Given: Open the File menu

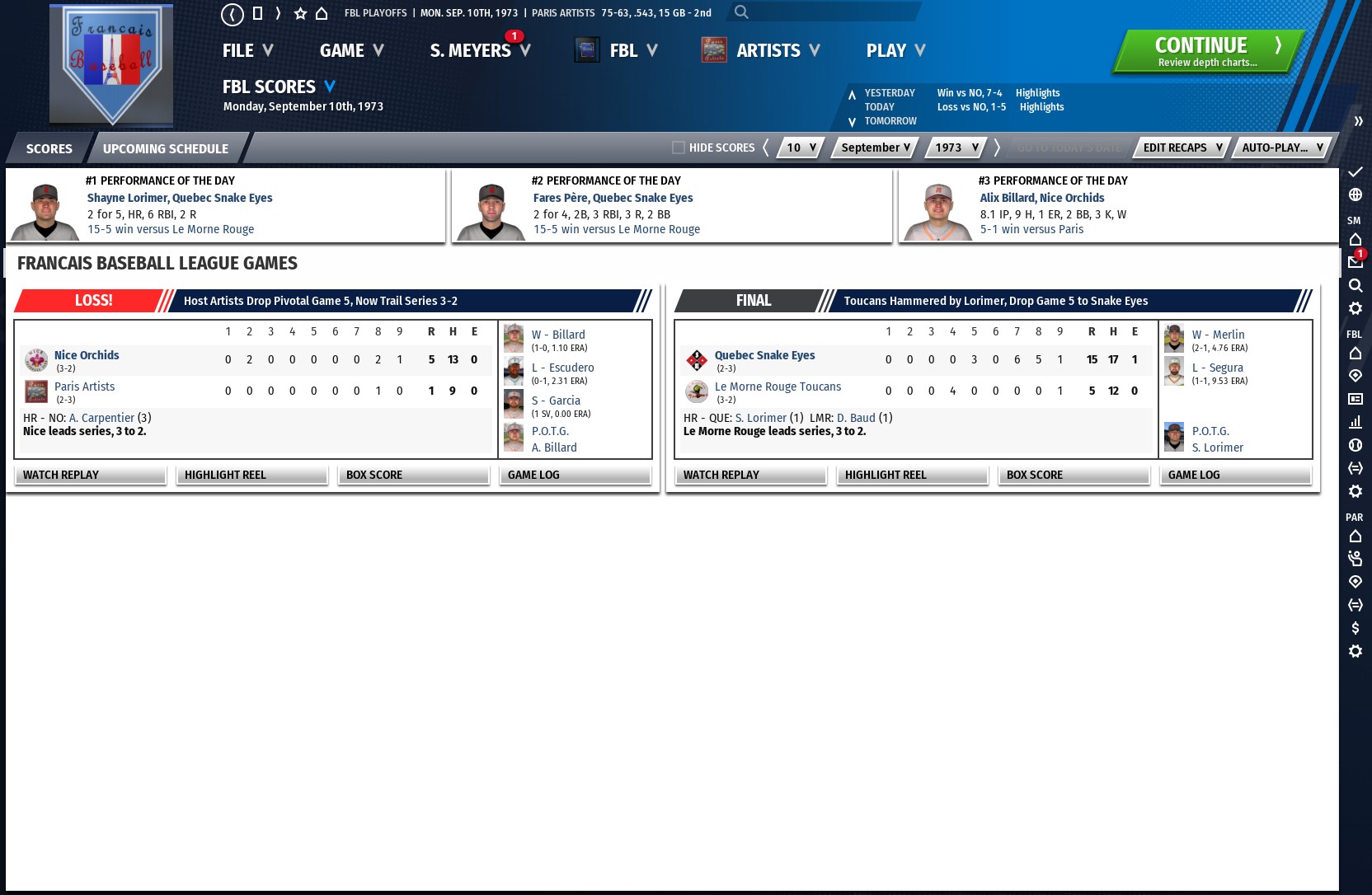Looking at the screenshot, I should coord(247,51).
